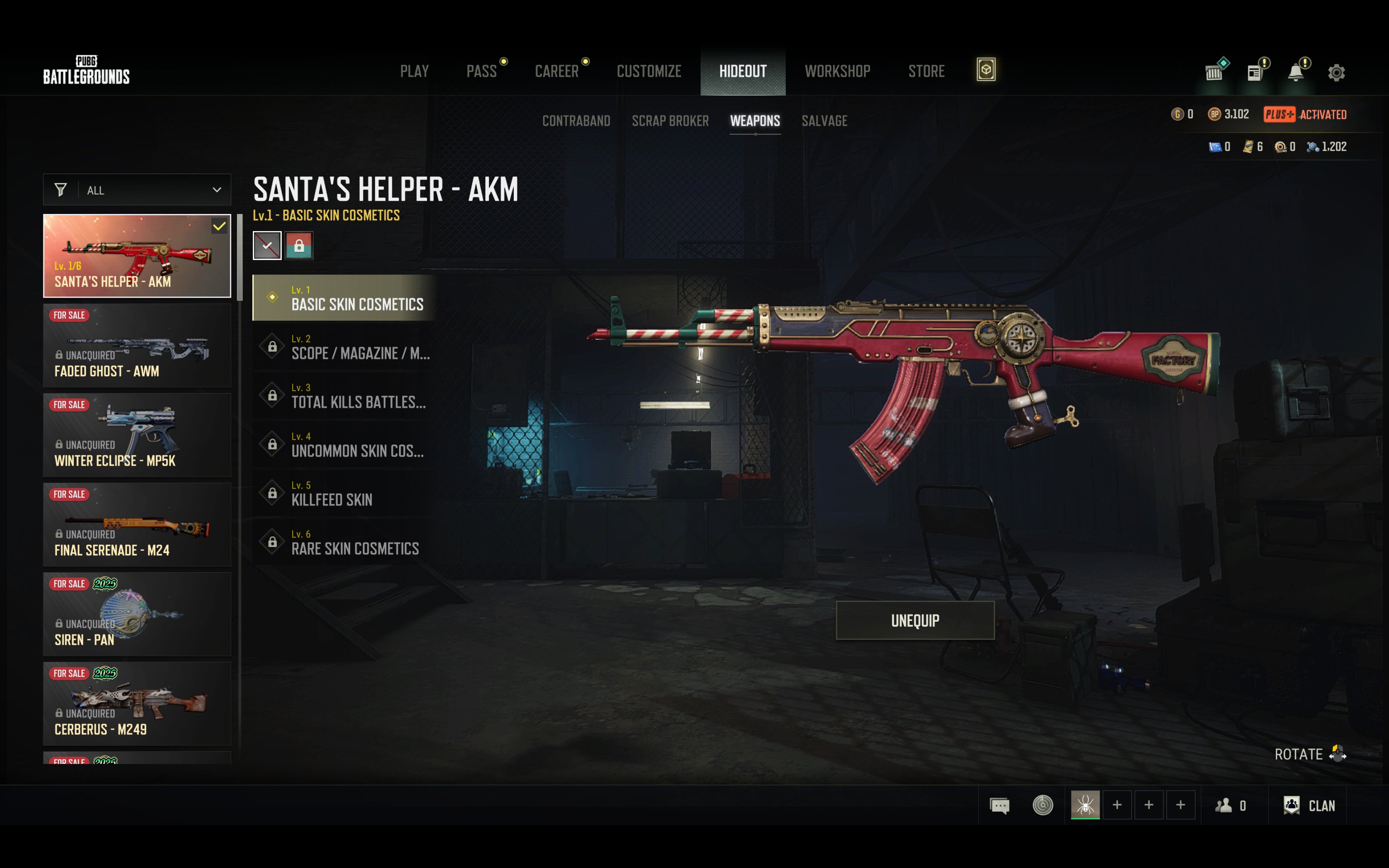This screenshot has width=1389, height=868.
Task: Go to the Workshop tab
Action: point(837,71)
